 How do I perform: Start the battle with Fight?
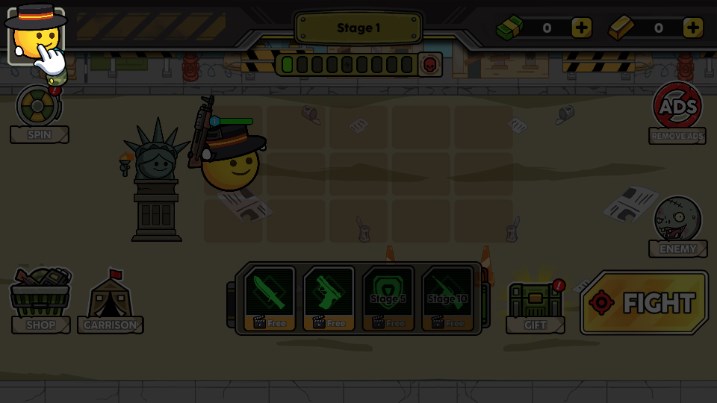[644, 302]
